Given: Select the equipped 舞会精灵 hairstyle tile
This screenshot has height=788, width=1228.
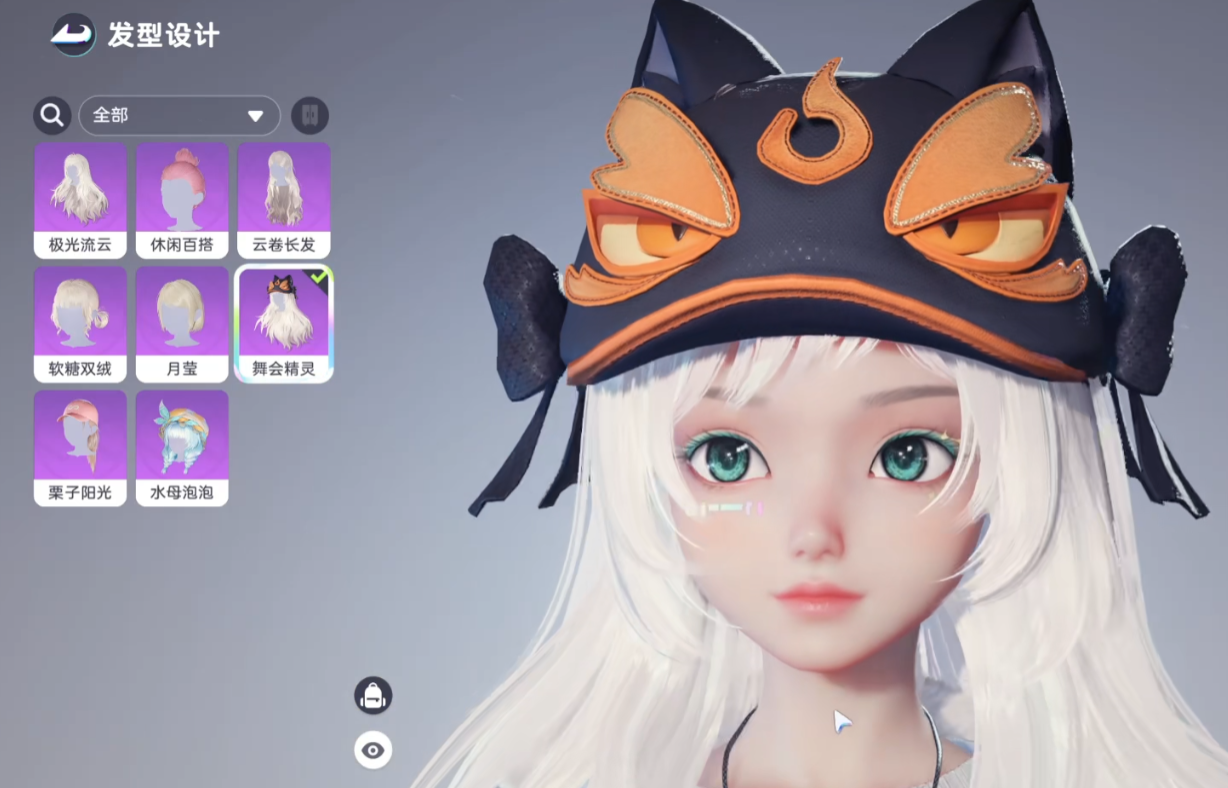Looking at the screenshot, I should click(x=284, y=324).
